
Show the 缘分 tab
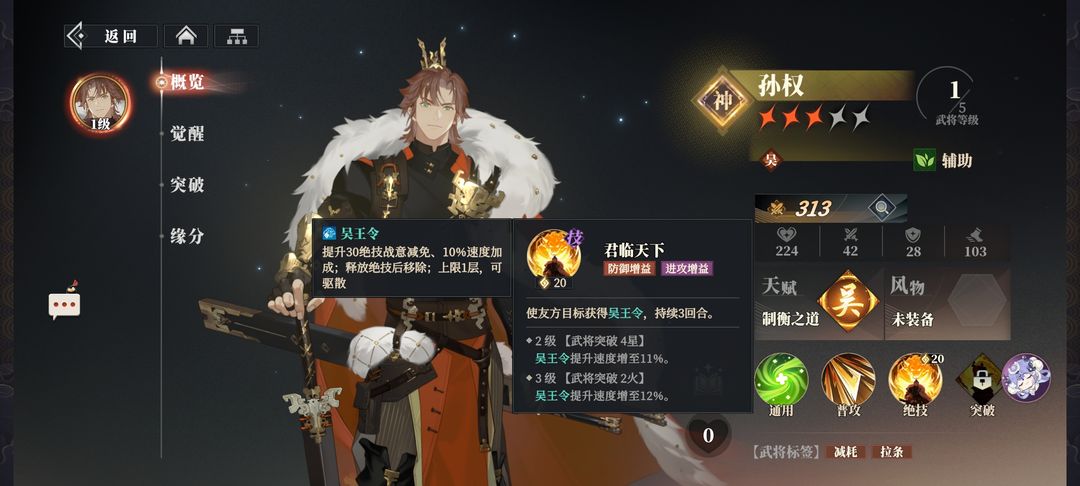(x=187, y=236)
